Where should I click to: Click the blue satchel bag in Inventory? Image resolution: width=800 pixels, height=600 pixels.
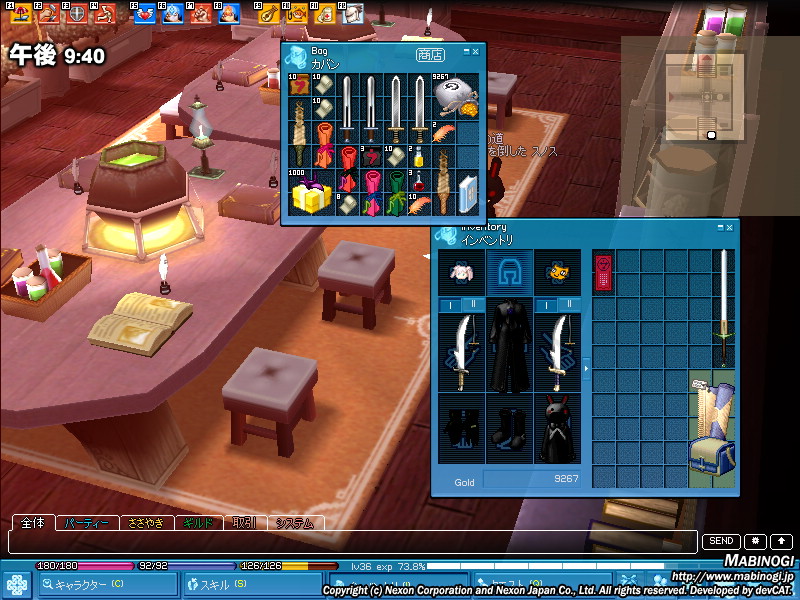pyautogui.click(x=711, y=461)
